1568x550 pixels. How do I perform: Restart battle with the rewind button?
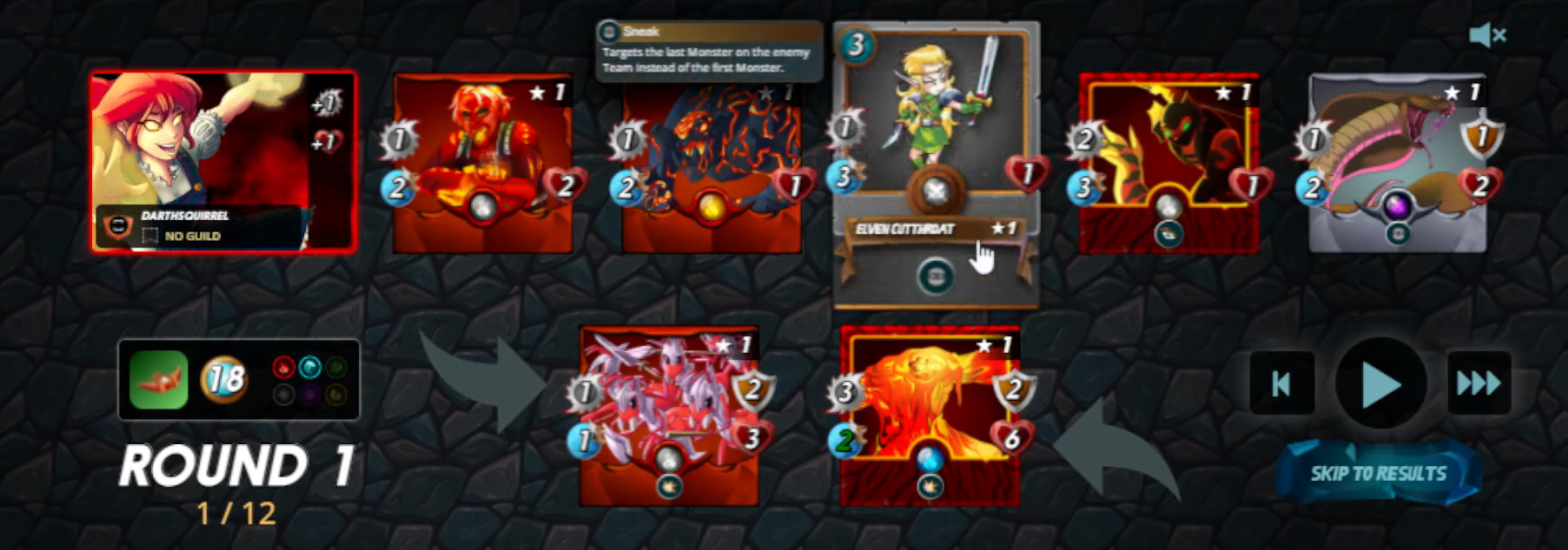[1281, 384]
